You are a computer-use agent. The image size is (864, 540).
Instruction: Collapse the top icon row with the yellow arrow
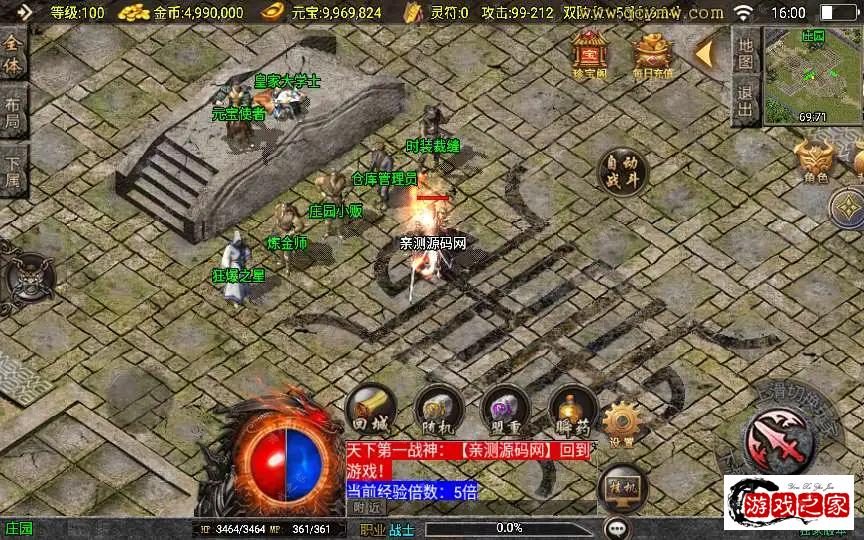pos(707,50)
